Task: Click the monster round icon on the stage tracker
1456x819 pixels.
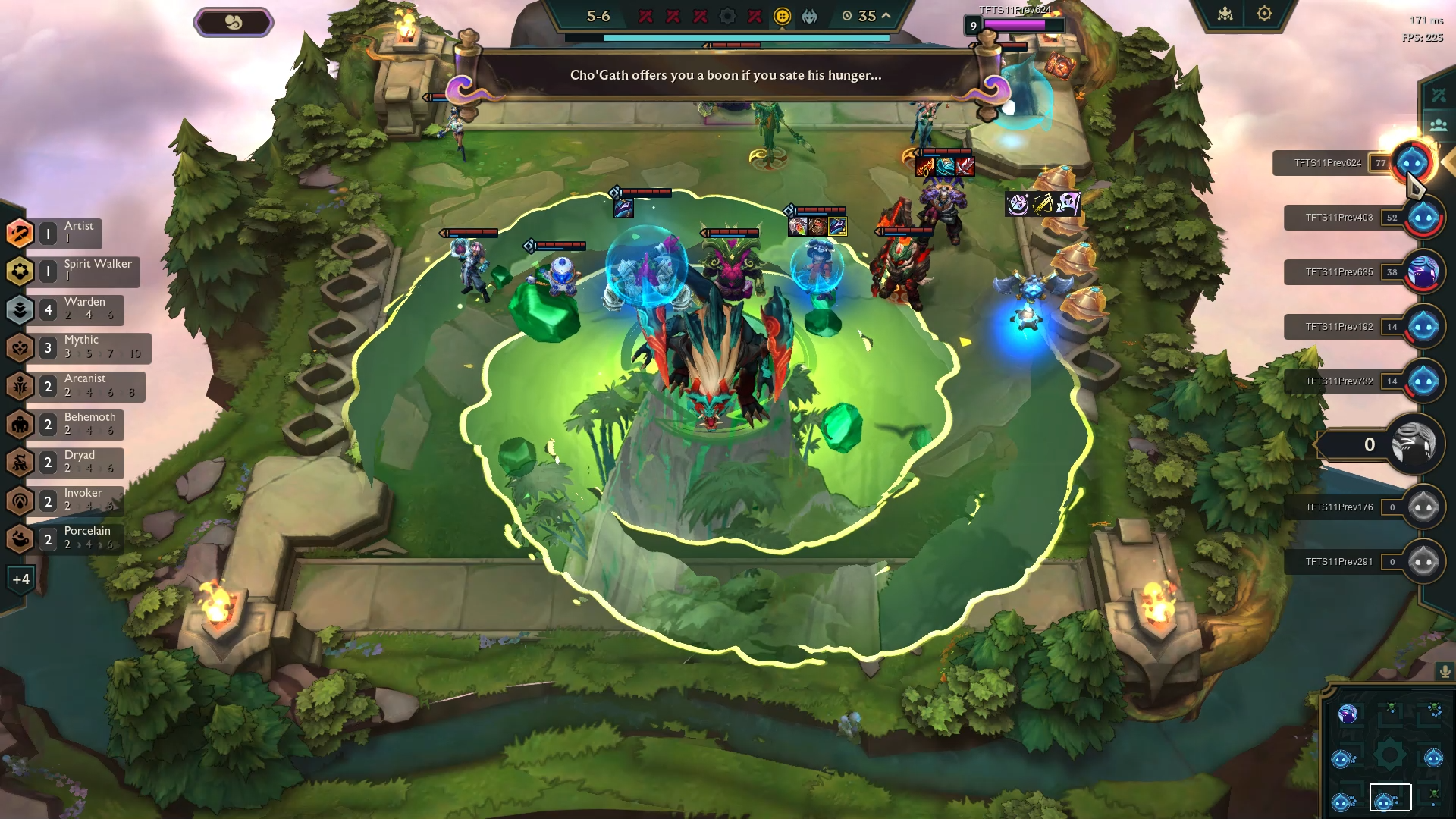Action: pyautogui.click(x=808, y=16)
